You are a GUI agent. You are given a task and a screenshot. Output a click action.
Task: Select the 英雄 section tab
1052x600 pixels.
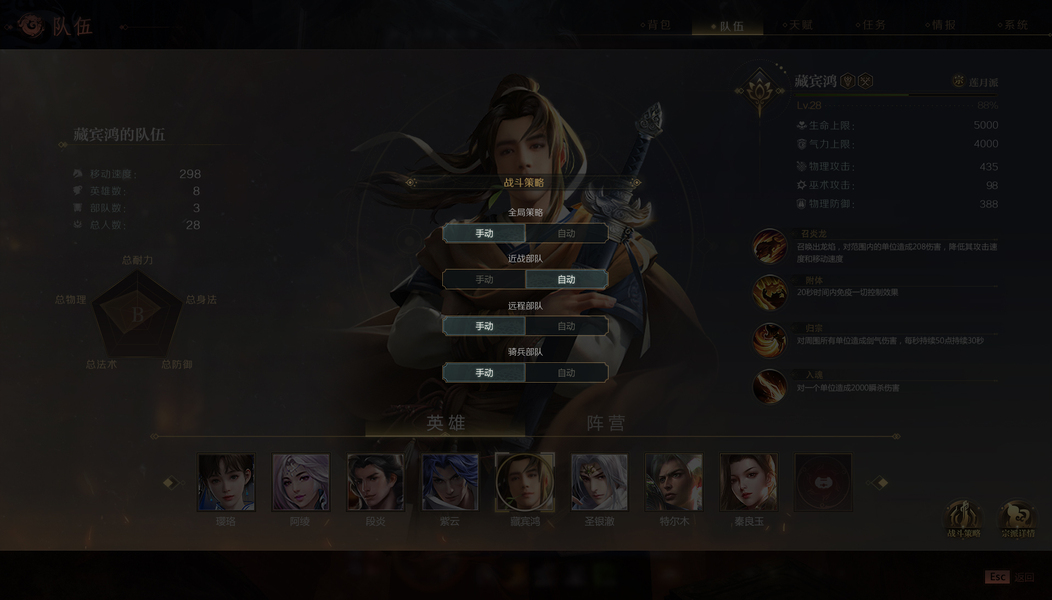pos(446,423)
